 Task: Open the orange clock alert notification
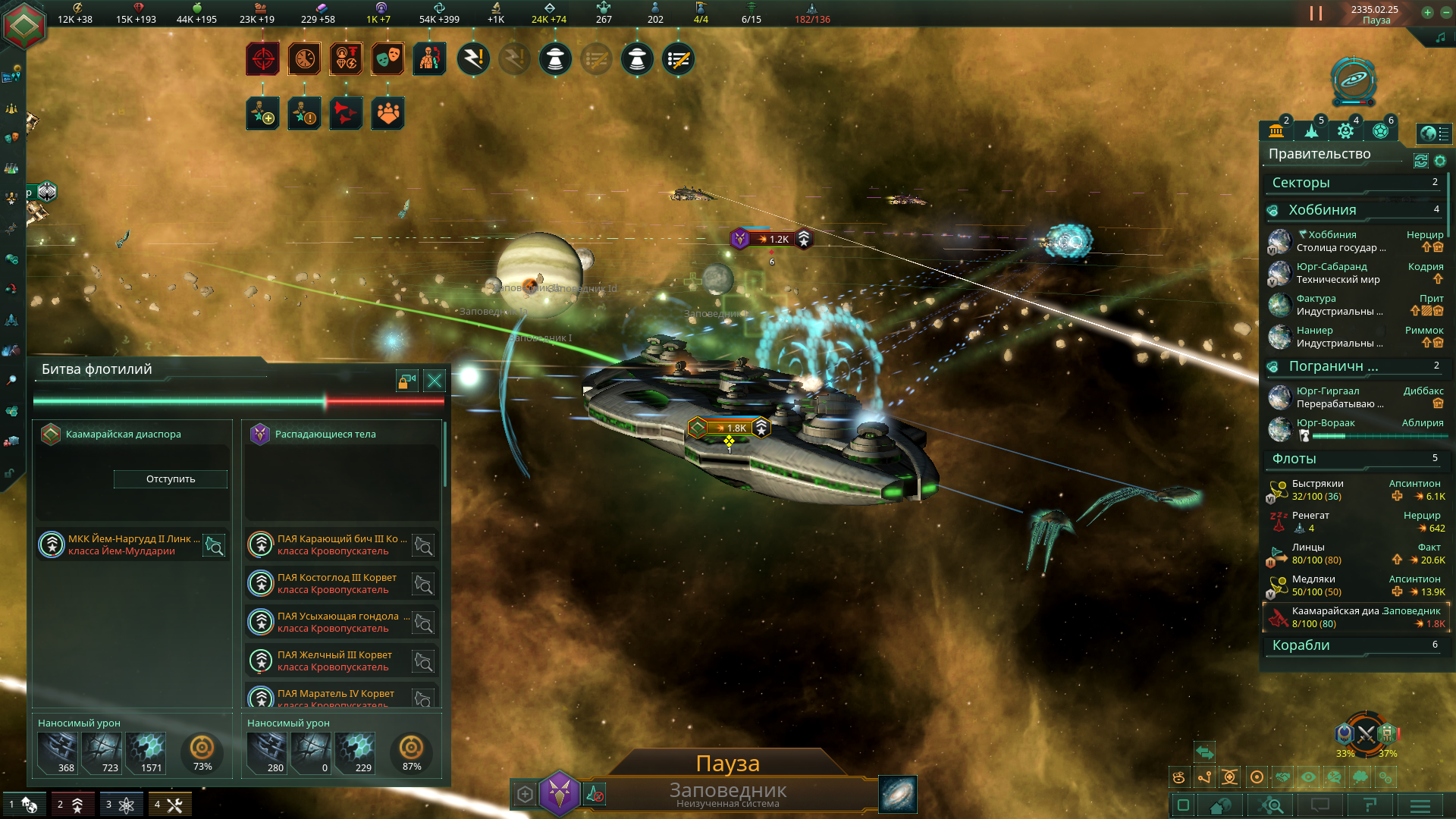coord(304,58)
